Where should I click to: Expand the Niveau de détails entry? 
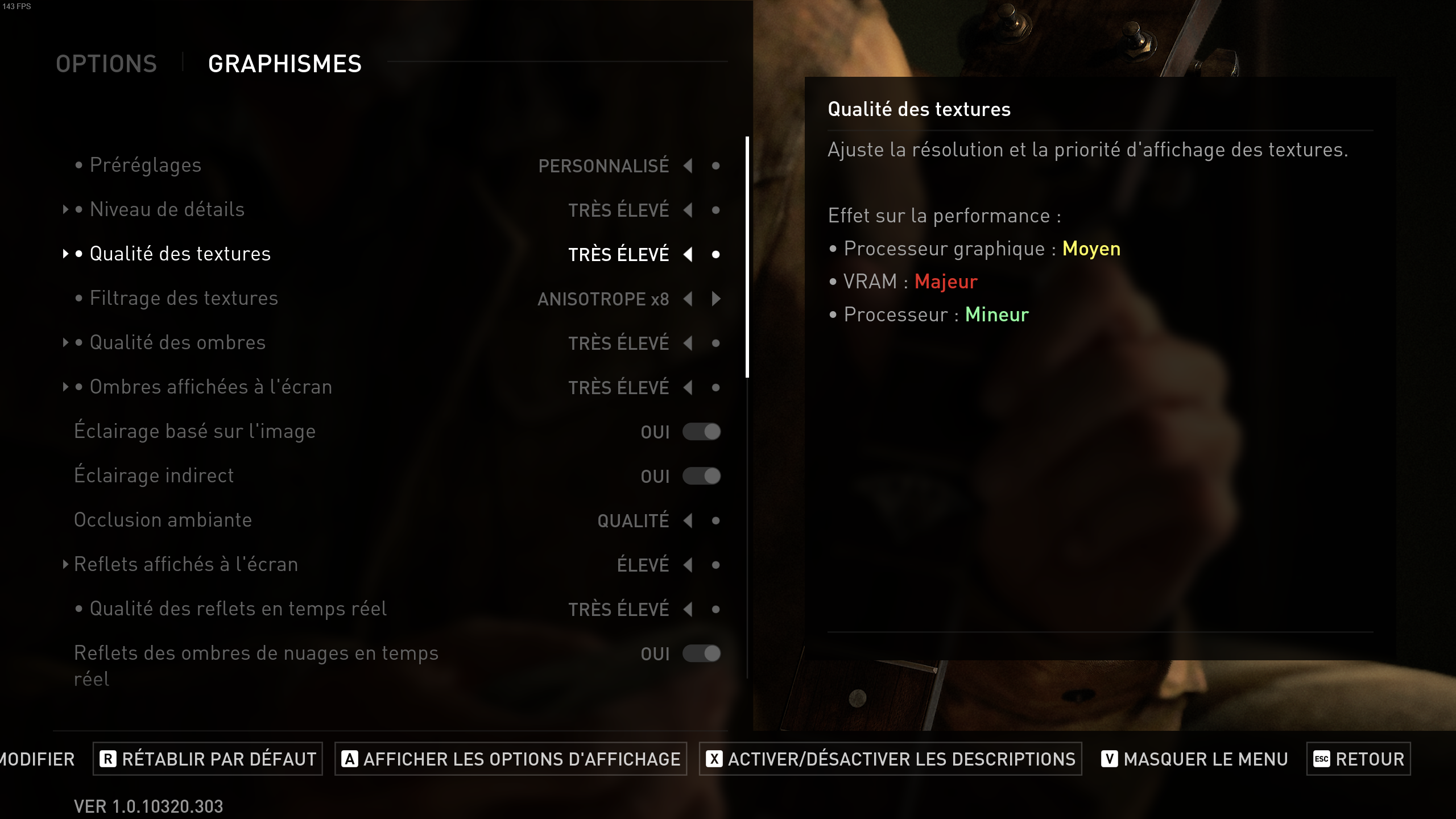click(x=66, y=209)
